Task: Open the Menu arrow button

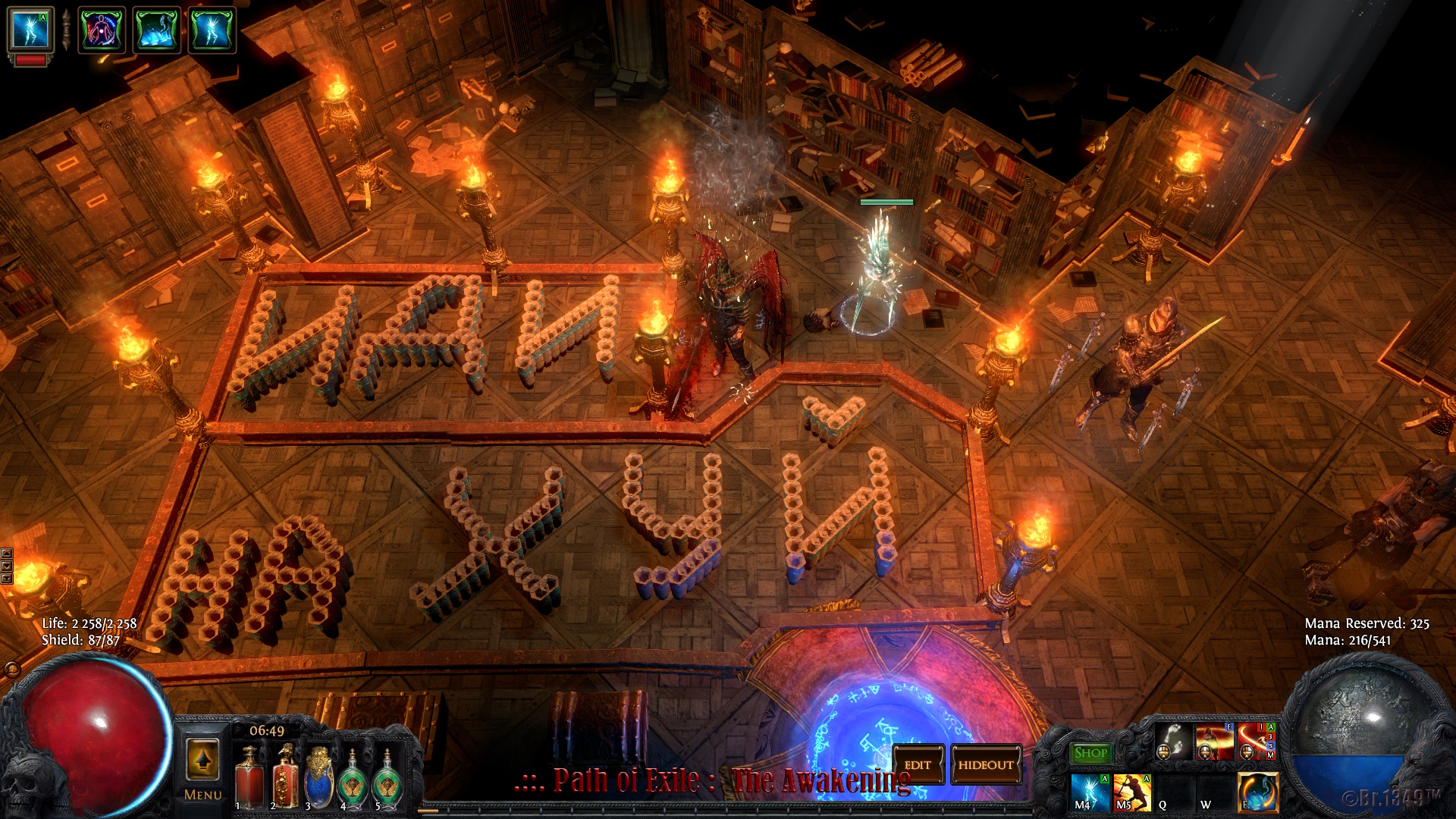Action: (x=202, y=761)
